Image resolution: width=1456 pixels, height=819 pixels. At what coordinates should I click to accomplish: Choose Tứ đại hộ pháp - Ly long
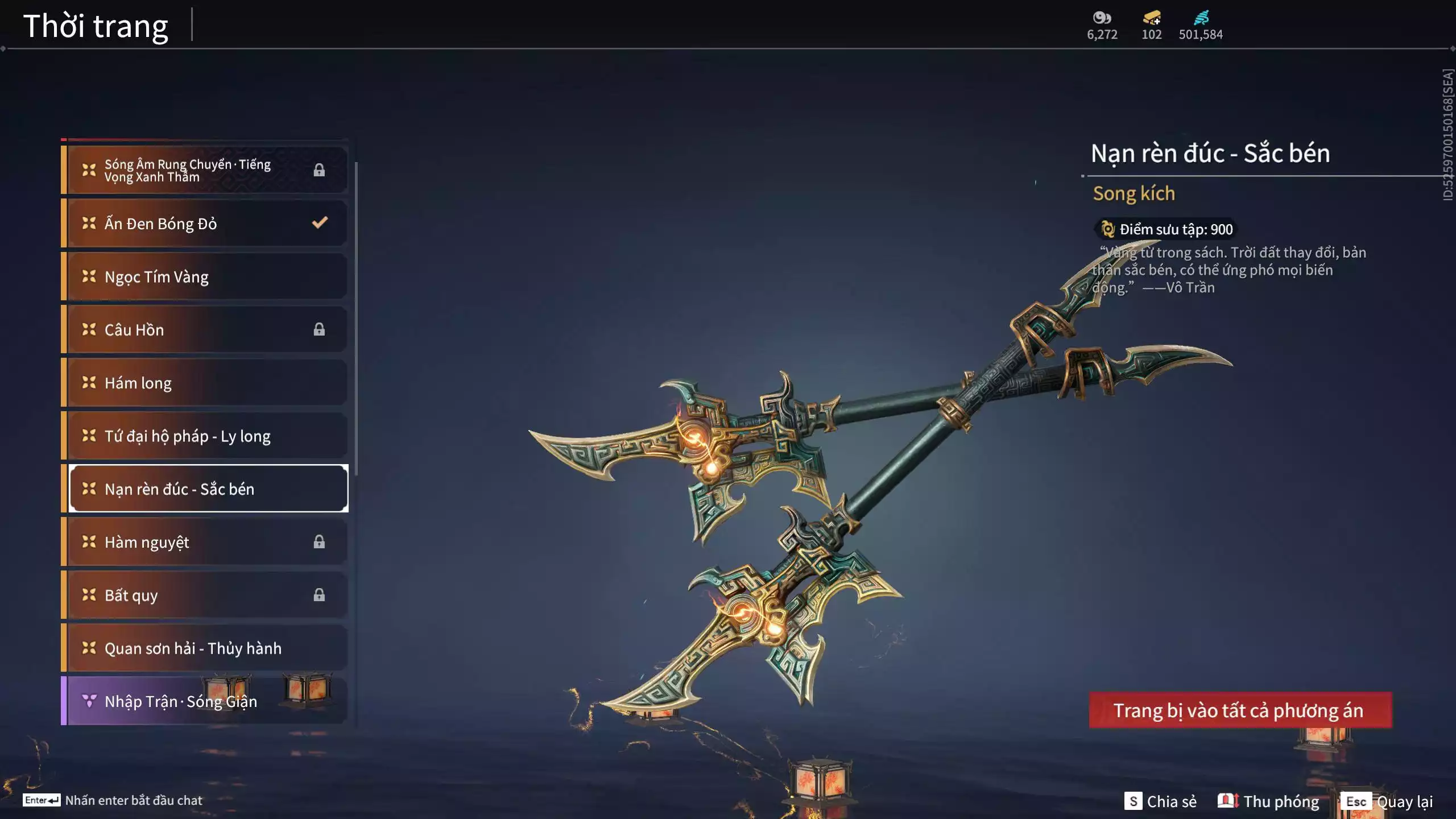(205, 436)
